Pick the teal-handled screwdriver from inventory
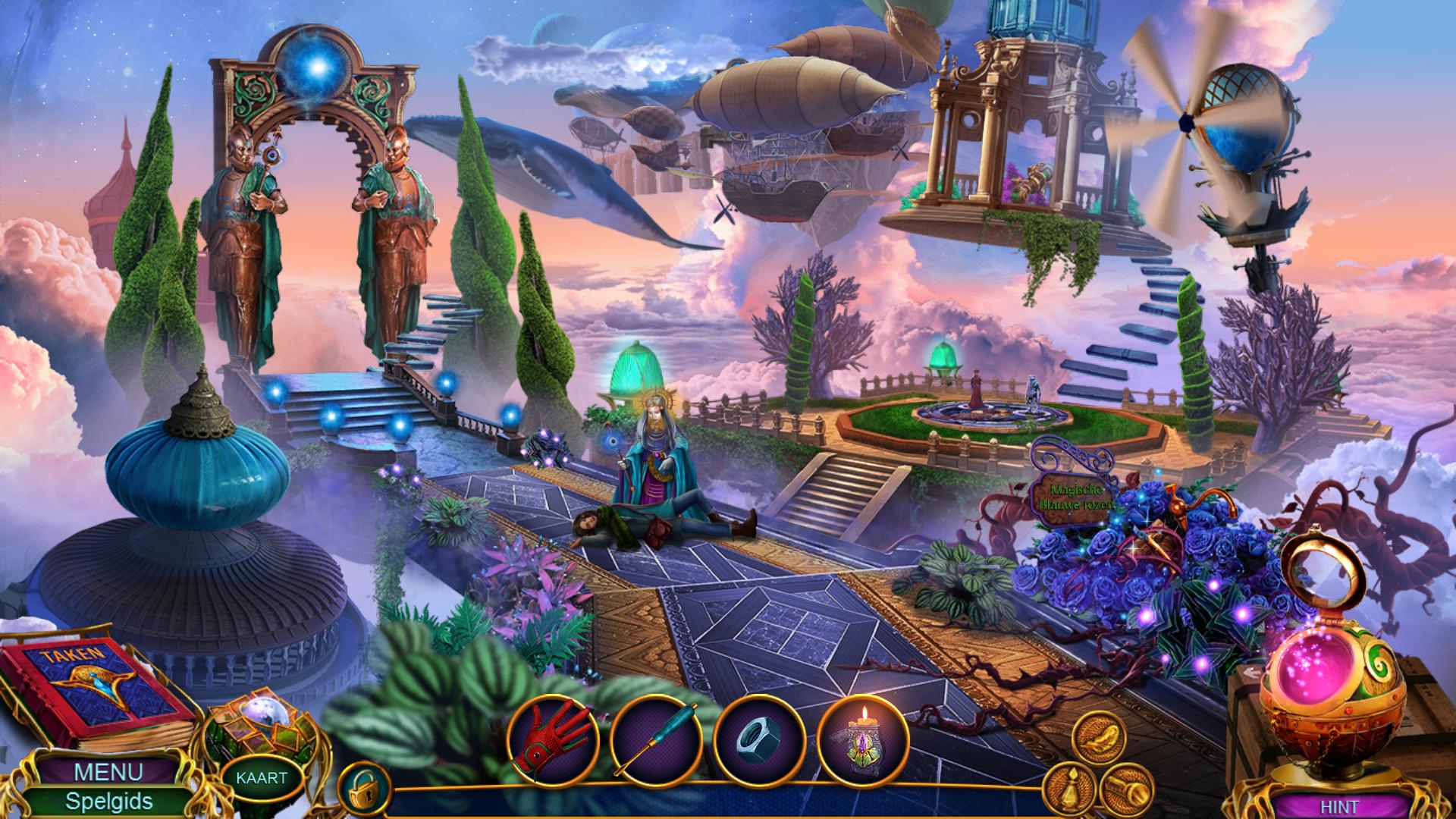 pos(657,739)
